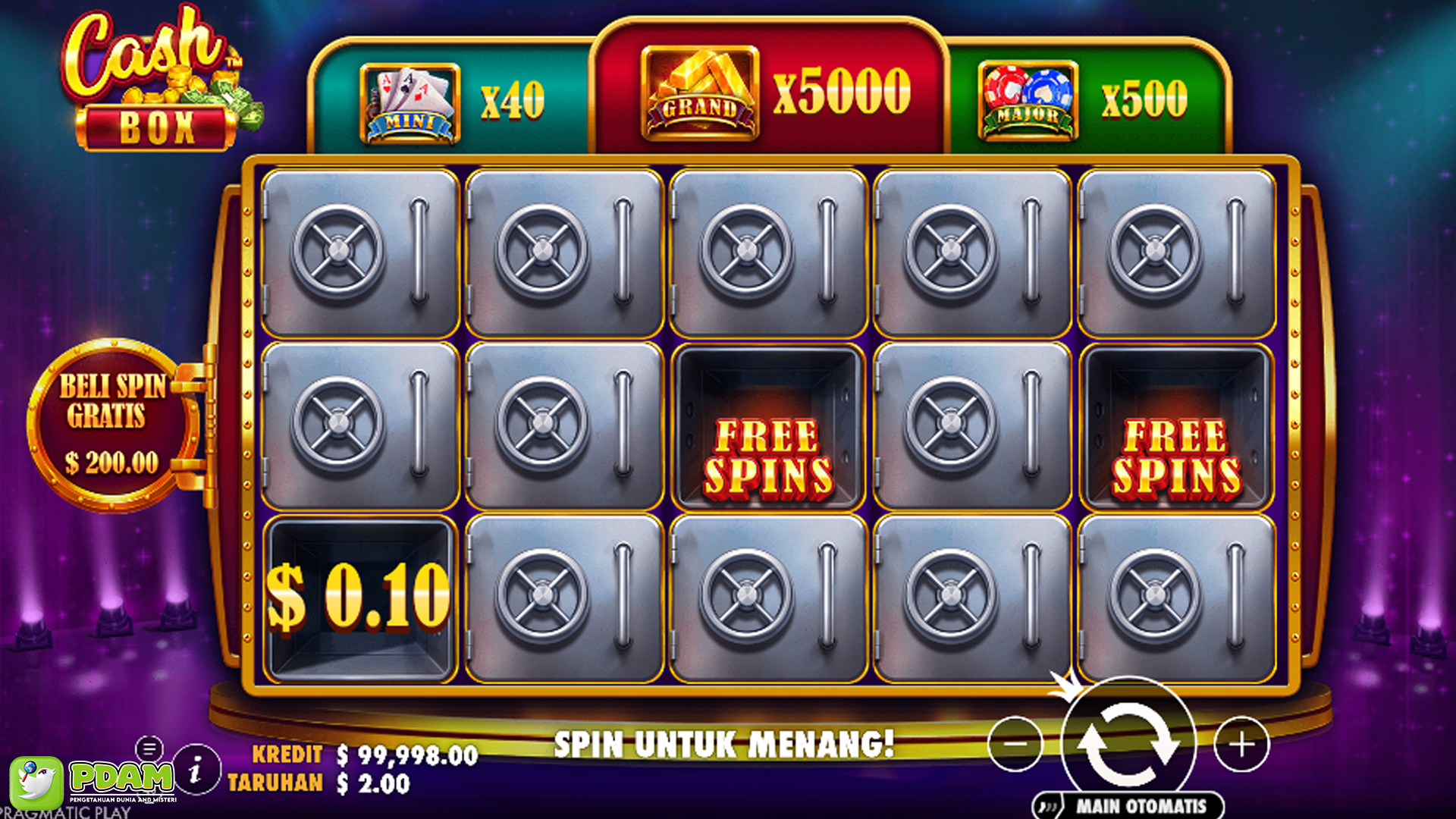Select the Mini jackpot playing-cards icon

pyautogui.click(x=409, y=97)
